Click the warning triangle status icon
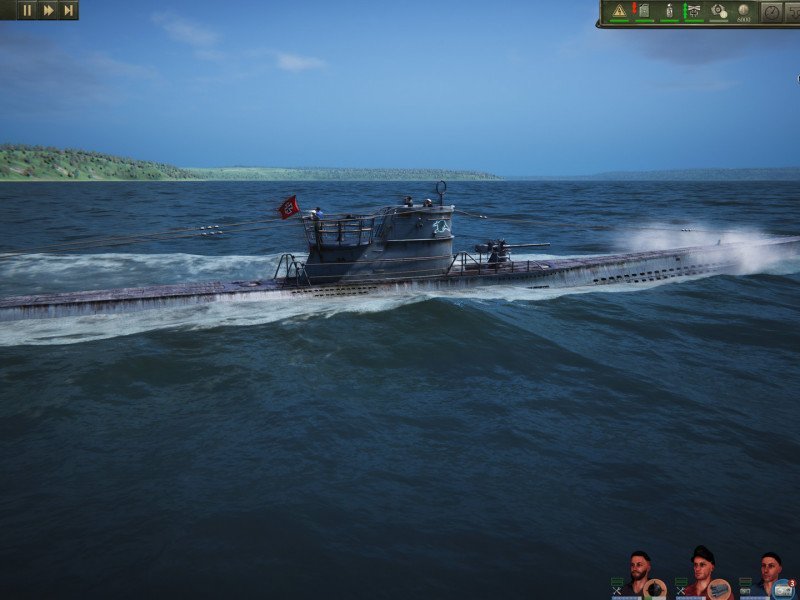 coord(619,11)
